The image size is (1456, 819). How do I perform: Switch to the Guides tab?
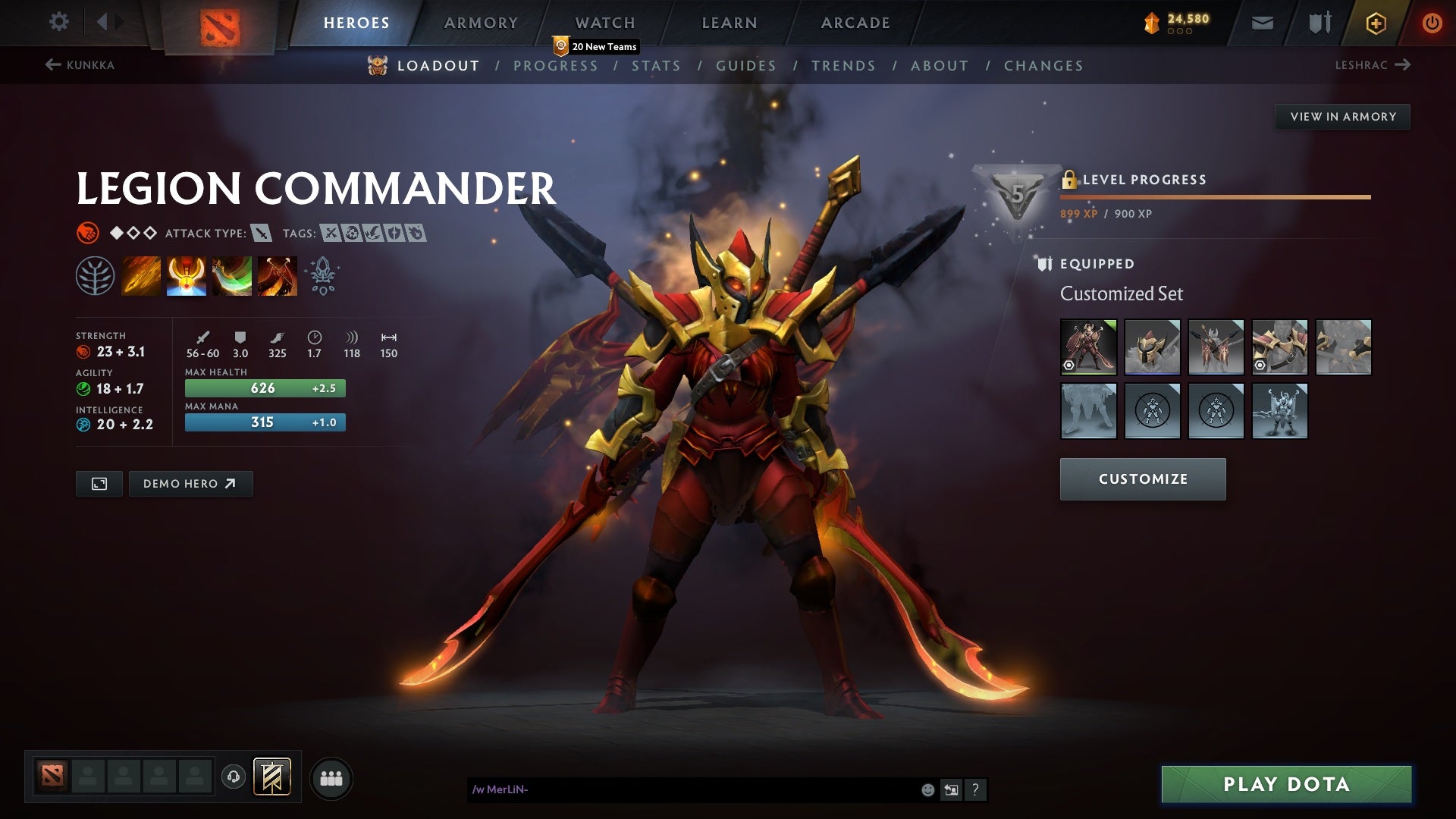point(745,66)
